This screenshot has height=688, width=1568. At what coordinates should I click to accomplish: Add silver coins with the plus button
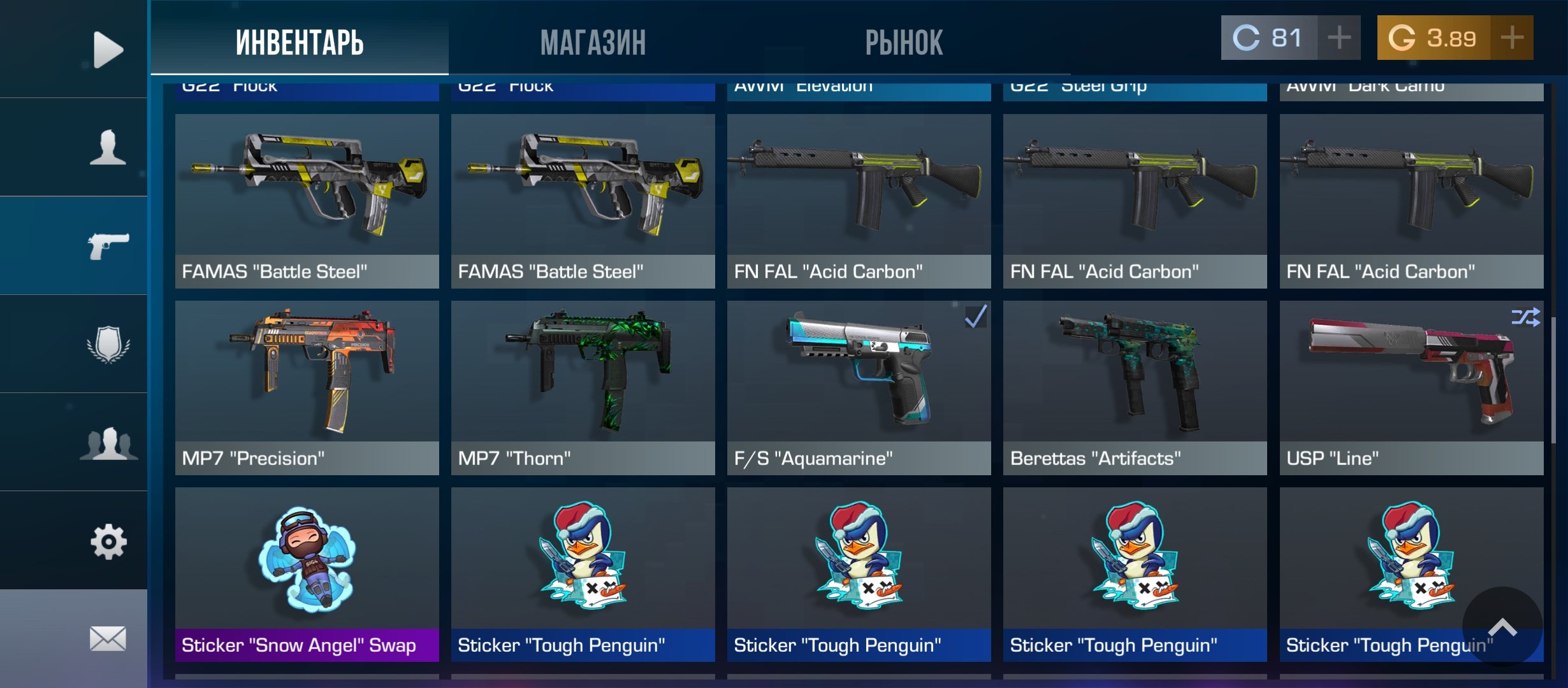pos(1339,38)
